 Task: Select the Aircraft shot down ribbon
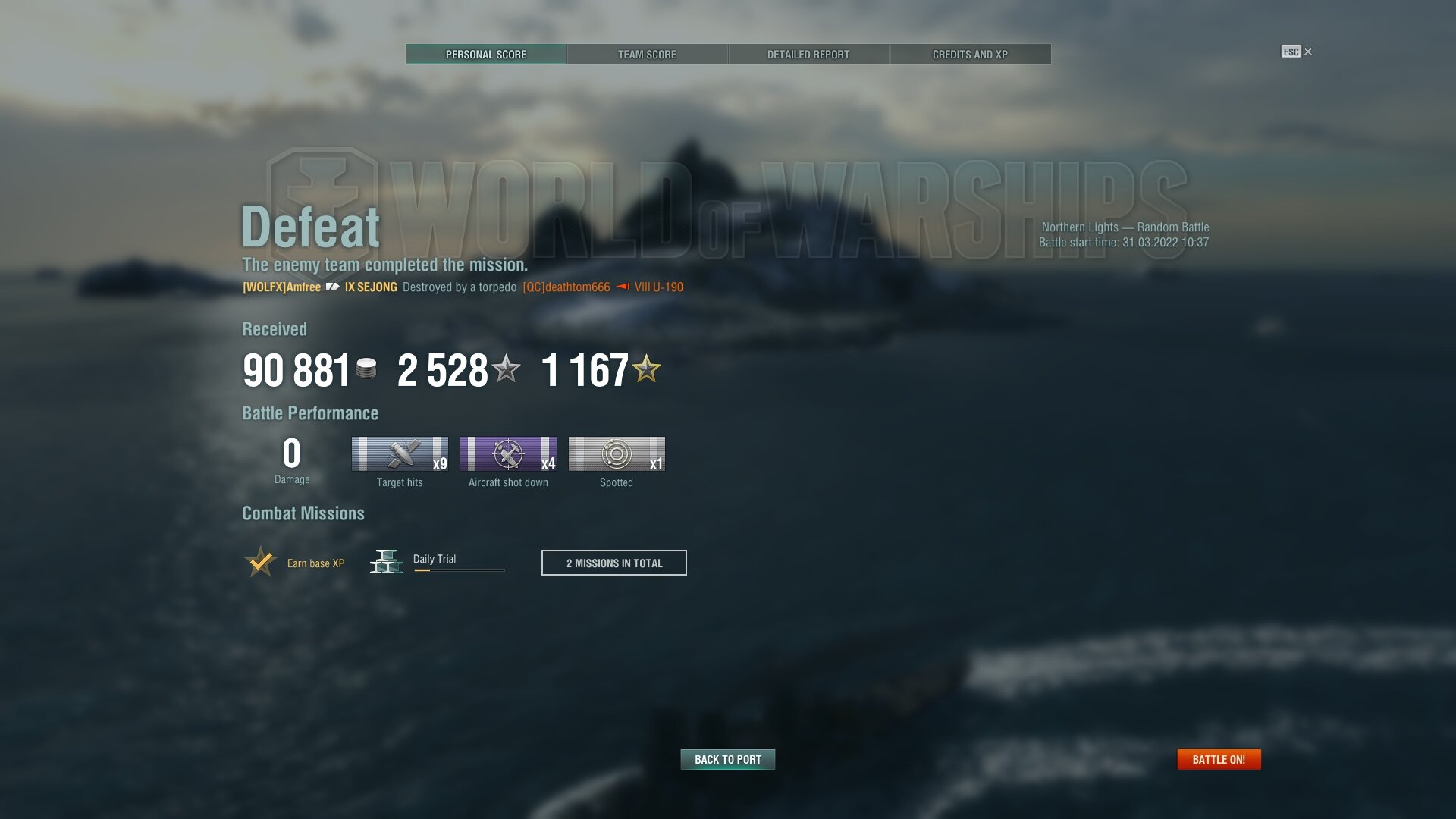[508, 453]
